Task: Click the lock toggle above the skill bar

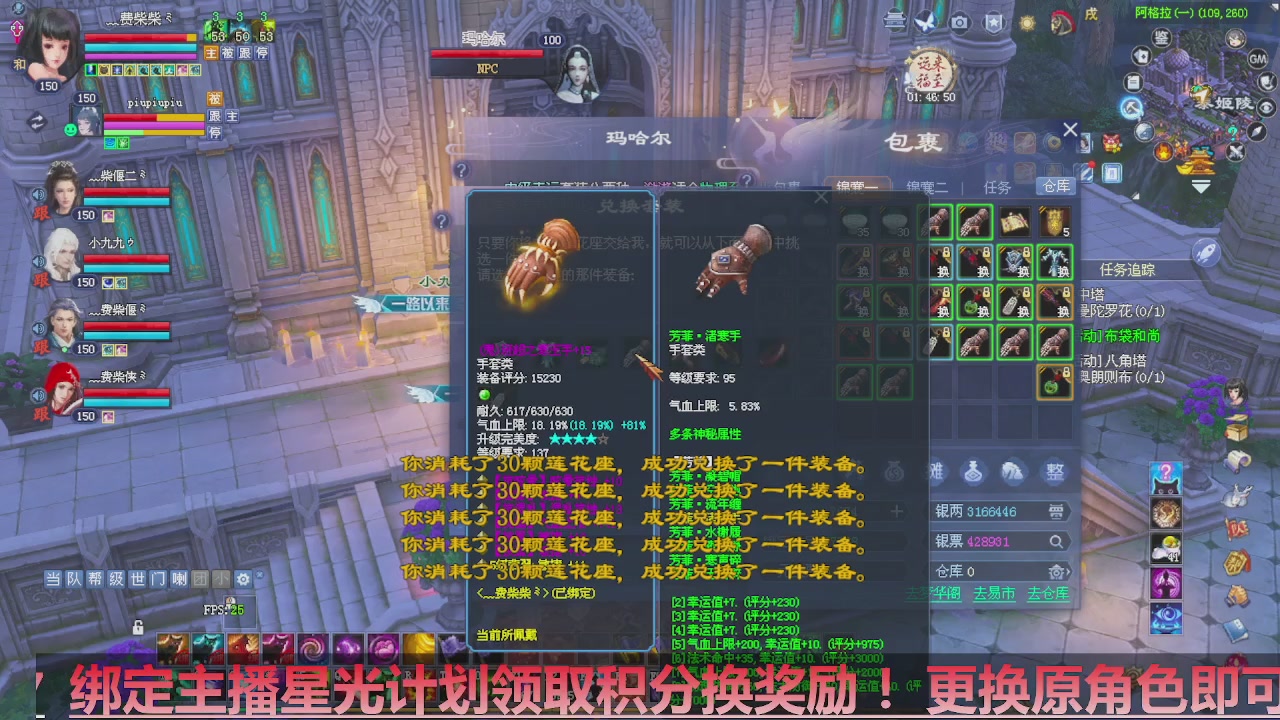Action: click(x=138, y=628)
